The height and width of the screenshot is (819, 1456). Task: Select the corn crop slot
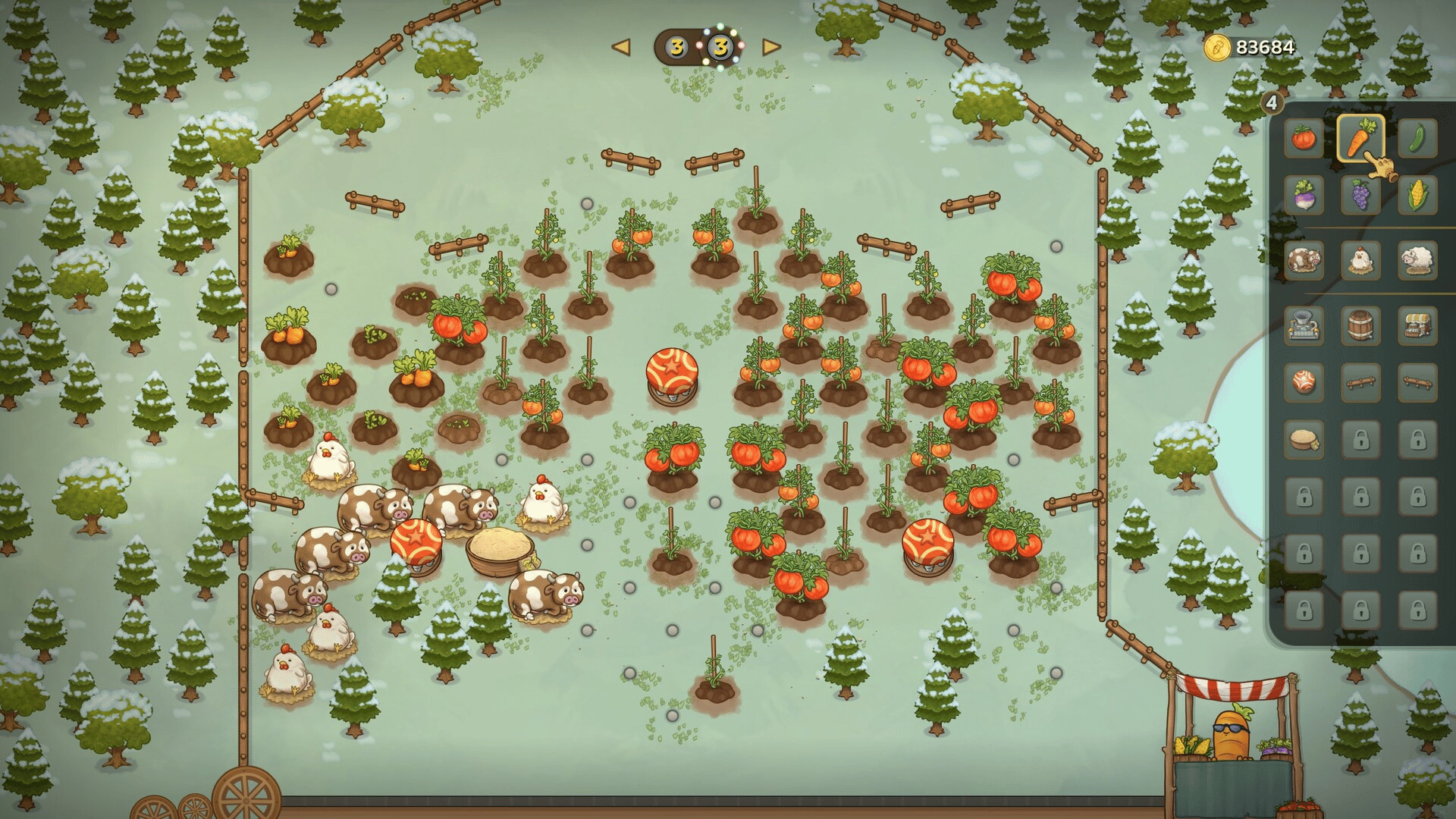(1417, 196)
